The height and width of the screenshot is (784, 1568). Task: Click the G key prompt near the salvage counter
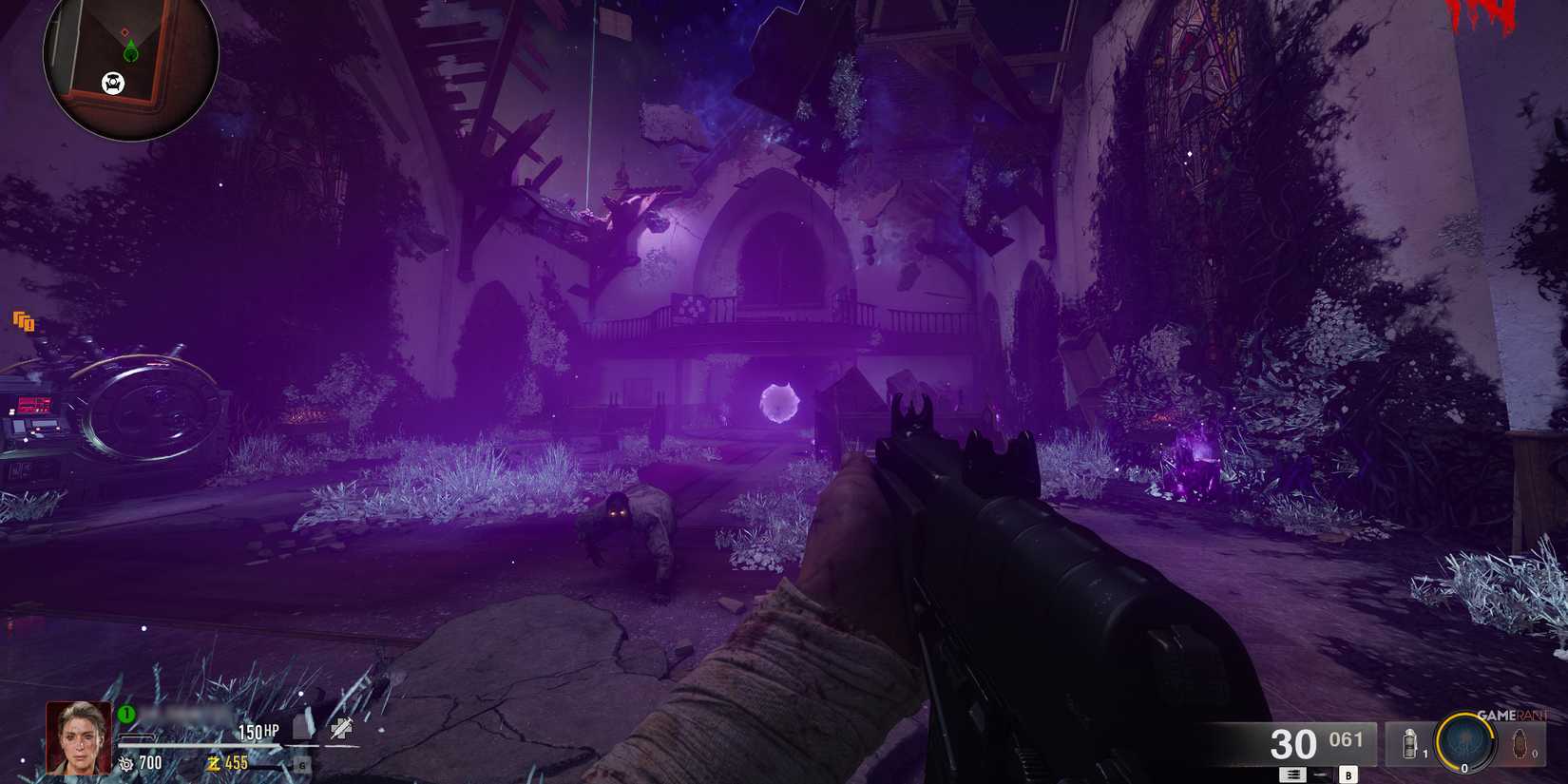click(303, 766)
